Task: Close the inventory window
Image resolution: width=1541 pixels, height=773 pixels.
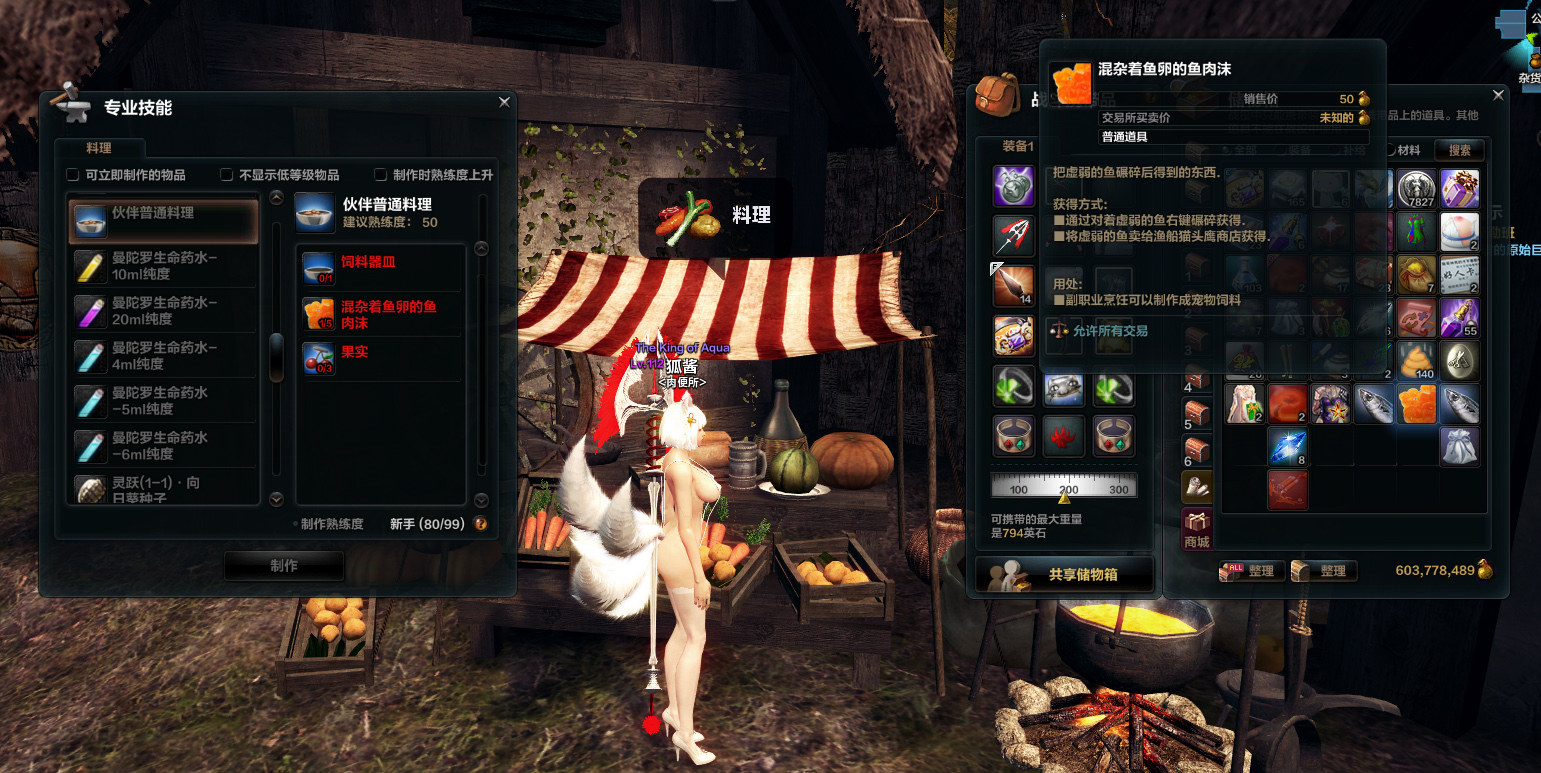Action: 1498,95
